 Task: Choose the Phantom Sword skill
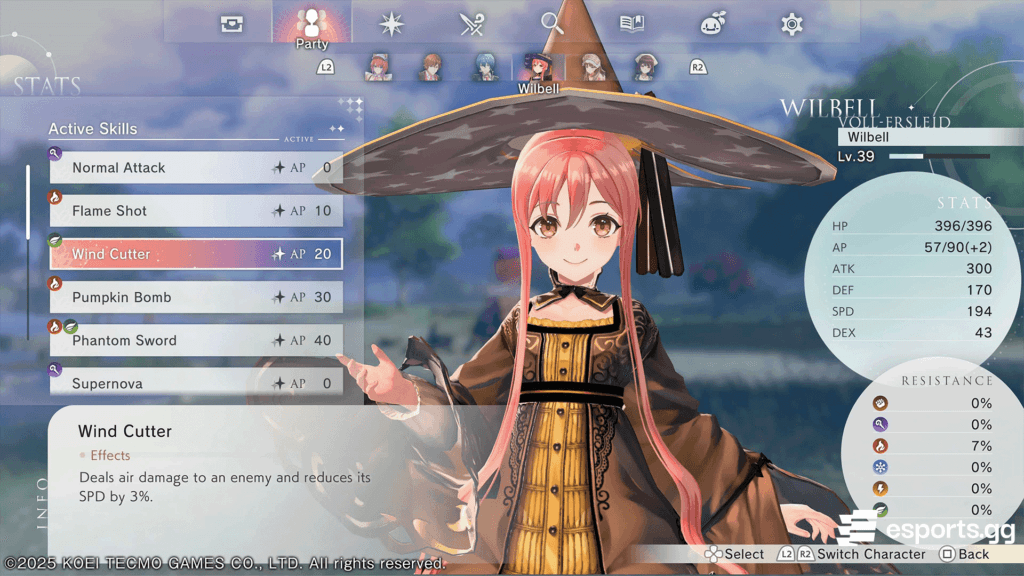(196, 340)
